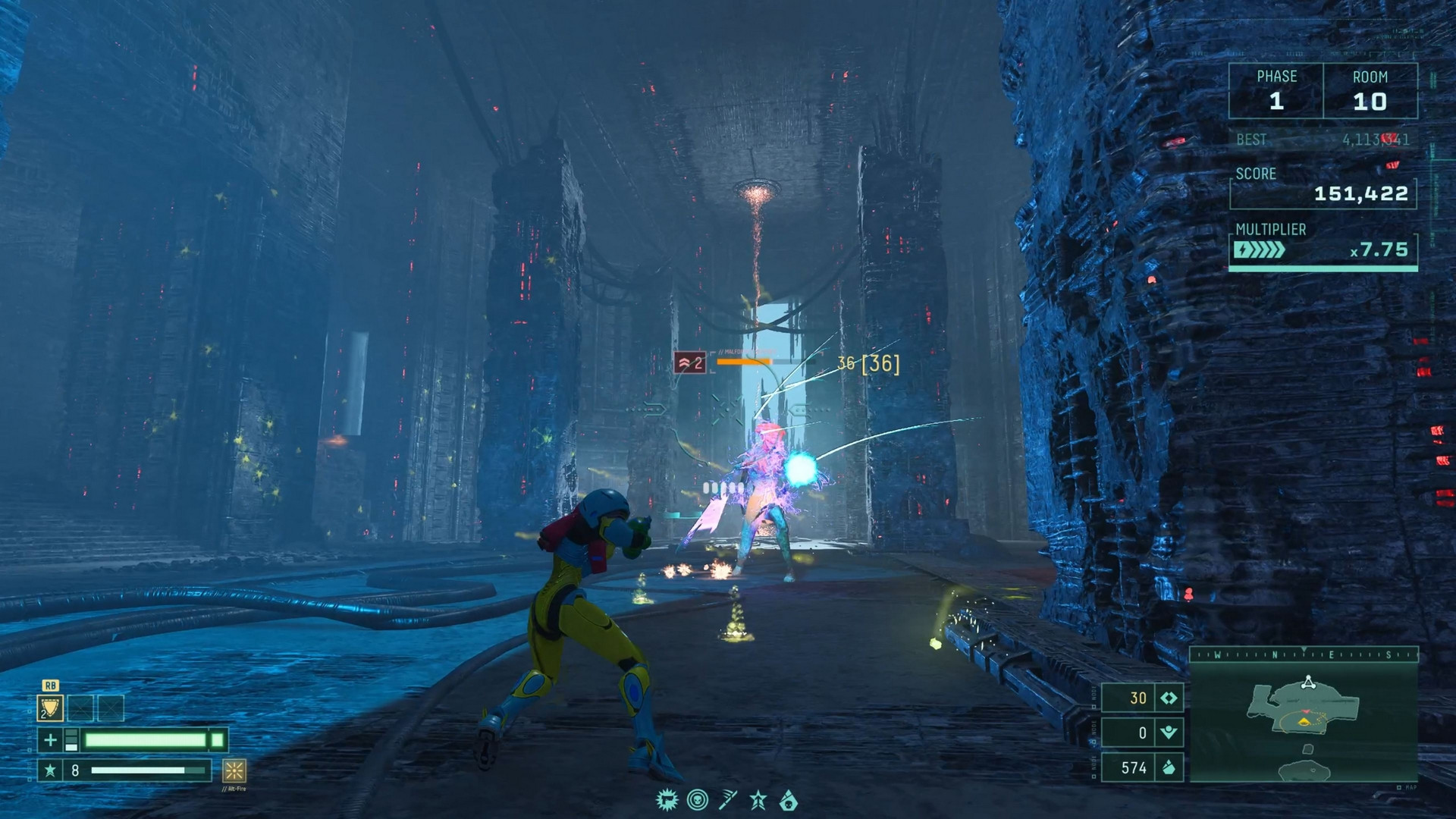Expand the enemy alert level badge showing 2
This screenshot has height=819, width=1456.
pyautogui.click(x=691, y=364)
